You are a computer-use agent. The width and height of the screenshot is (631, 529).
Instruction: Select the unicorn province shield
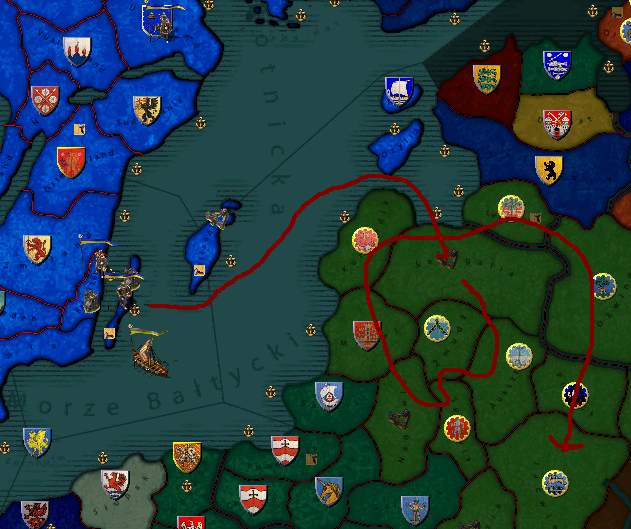pos(328,490)
